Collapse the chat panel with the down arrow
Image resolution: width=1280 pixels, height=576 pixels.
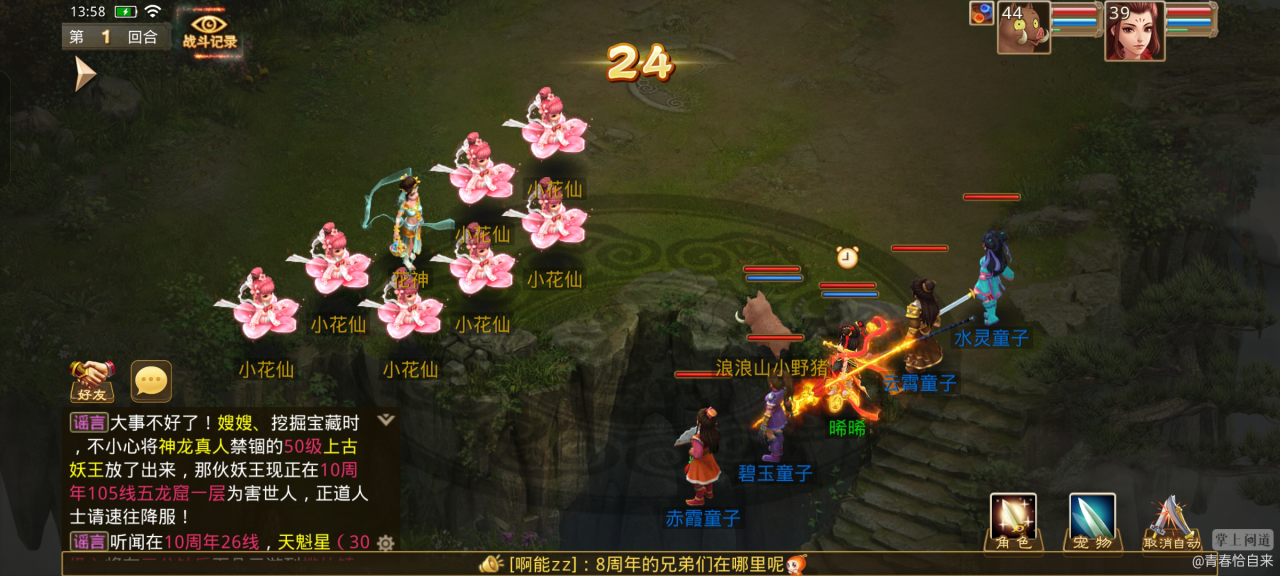point(386,420)
